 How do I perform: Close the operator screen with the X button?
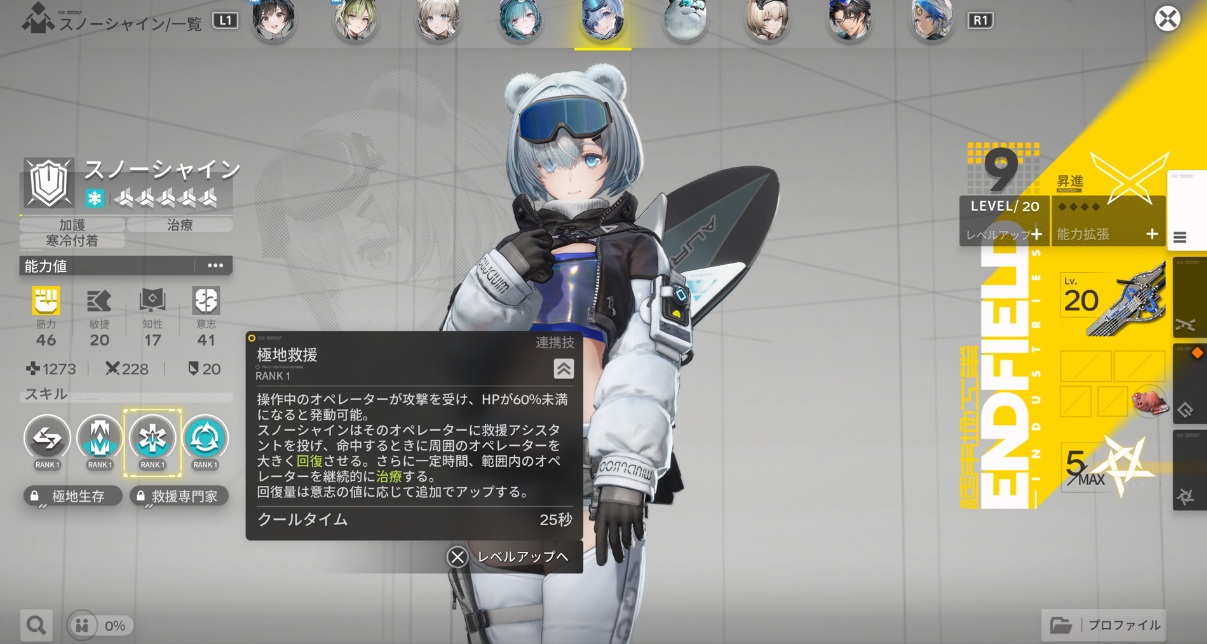pyautogui.click(x=1167, y=19)
